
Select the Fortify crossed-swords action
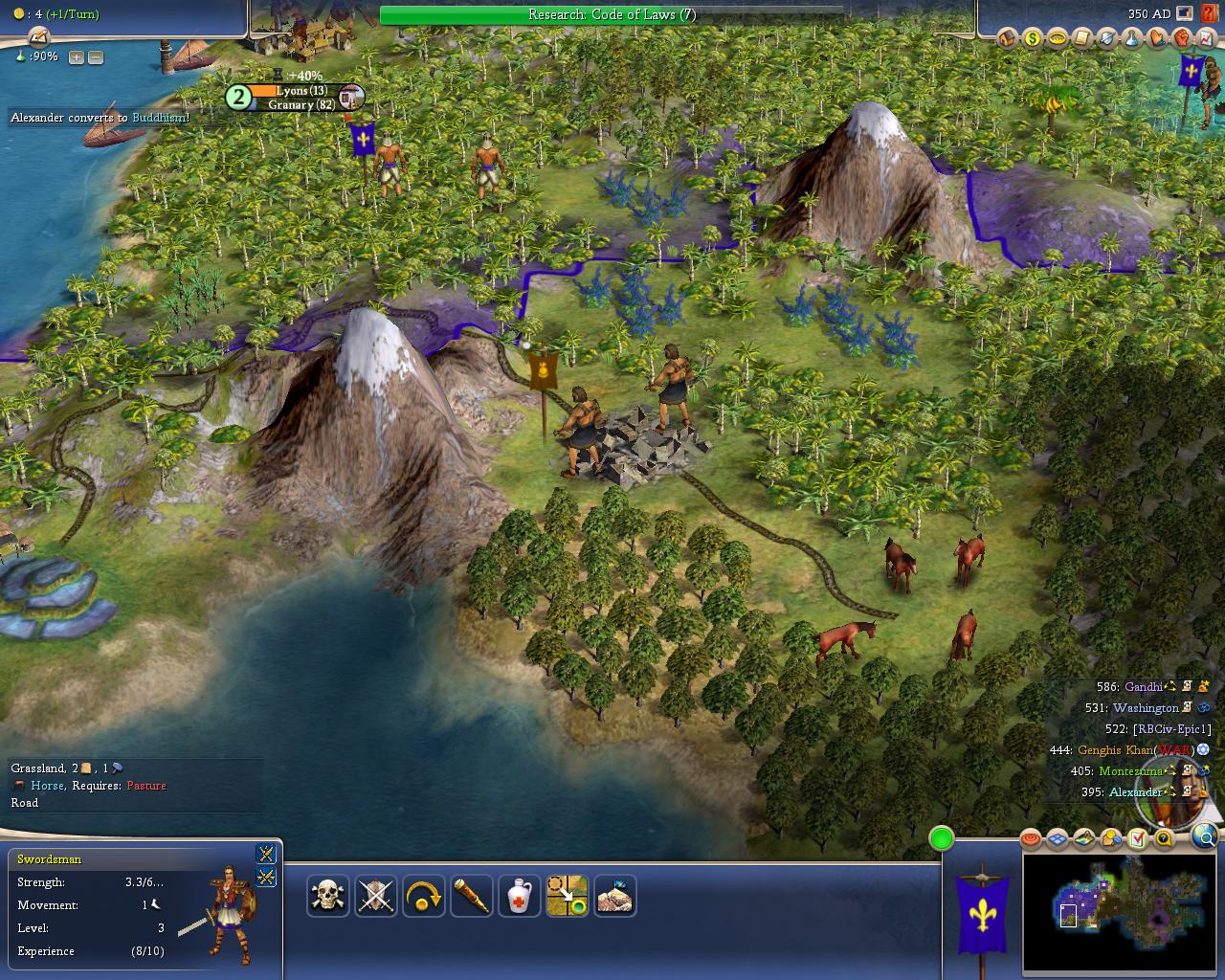[x=375, y=897]
